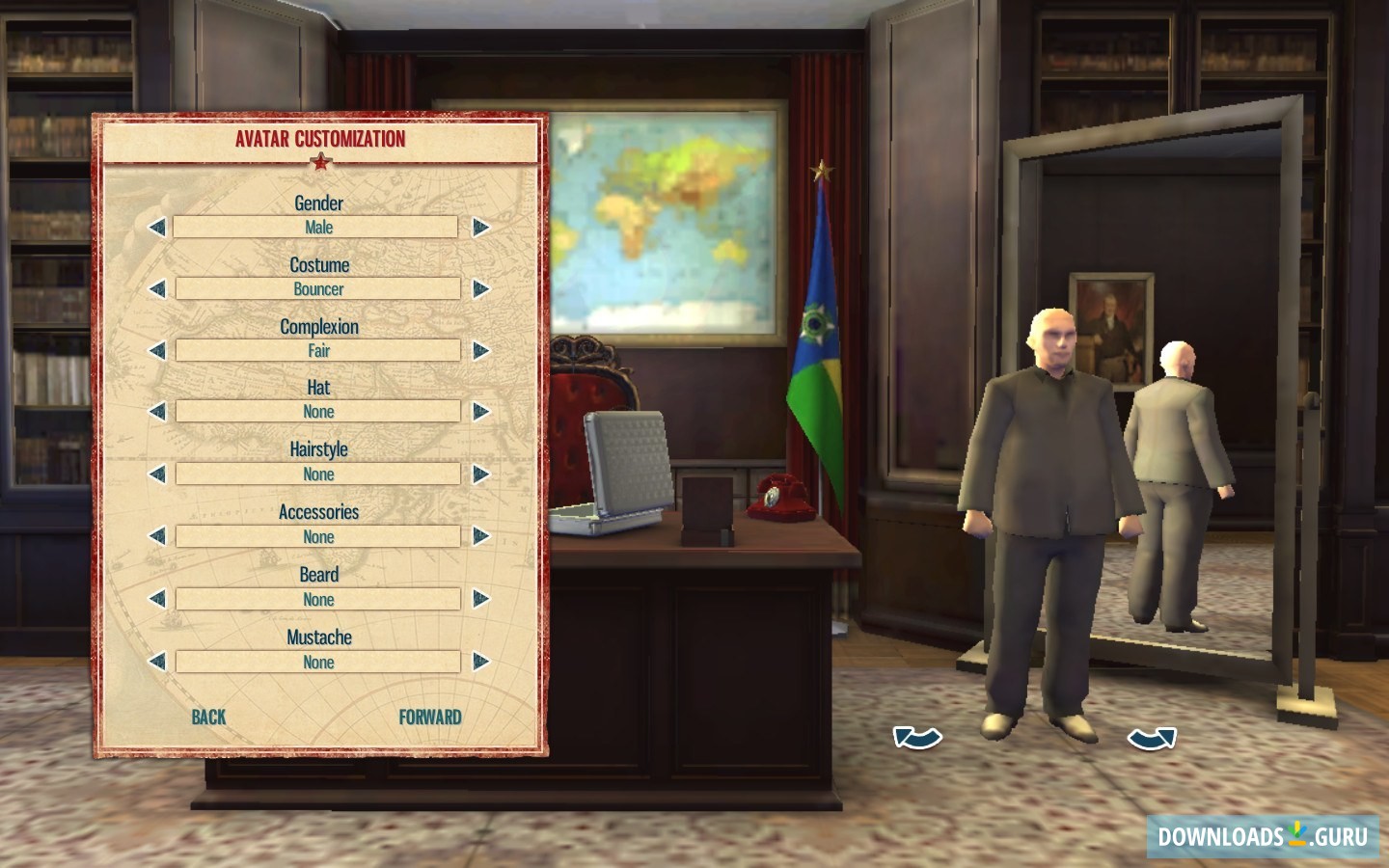Viewport: 1389px width, 868px height.
Task: Advance to the next Costume
Action: click(478, 288)
